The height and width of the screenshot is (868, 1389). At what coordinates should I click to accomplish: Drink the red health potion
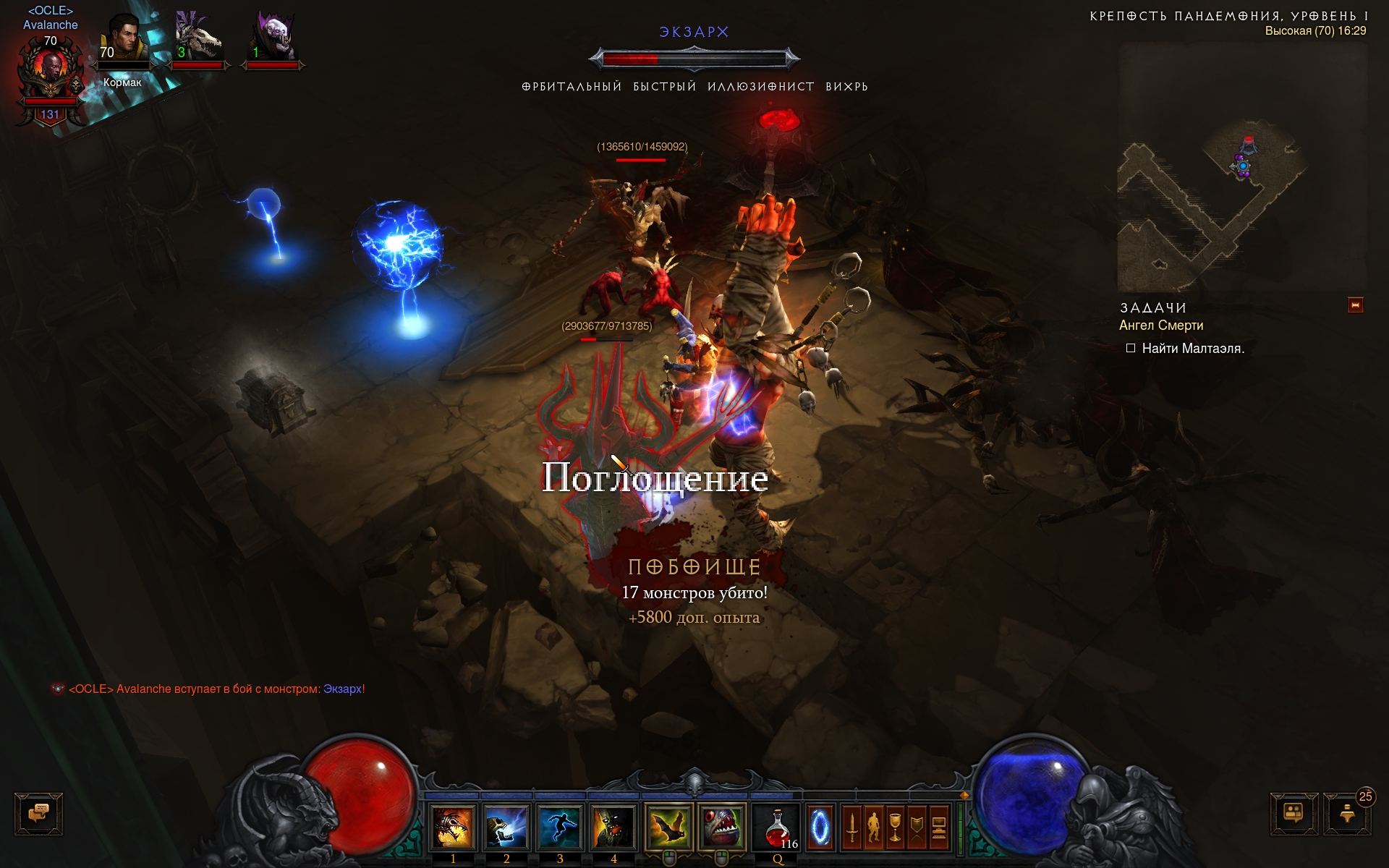pyautogui.click(x=778, y=827)
